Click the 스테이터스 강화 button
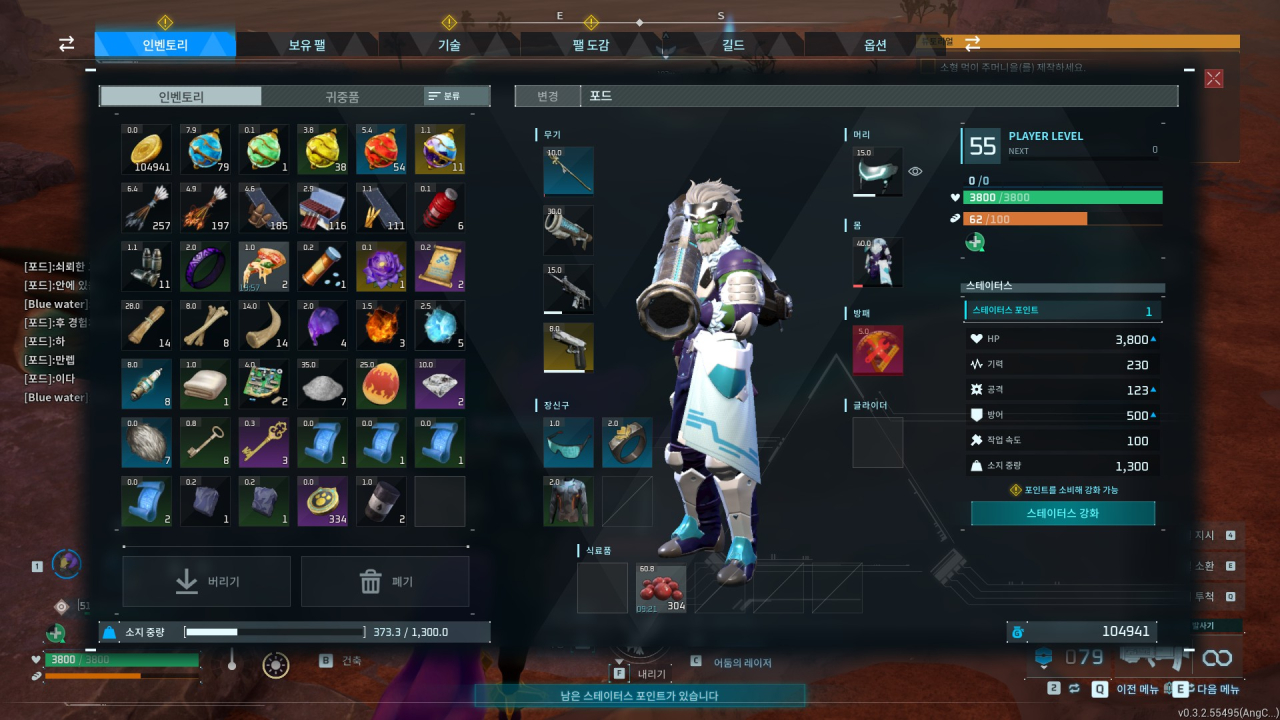Viewport: 1280px width, 720px height. point(1063,513)
